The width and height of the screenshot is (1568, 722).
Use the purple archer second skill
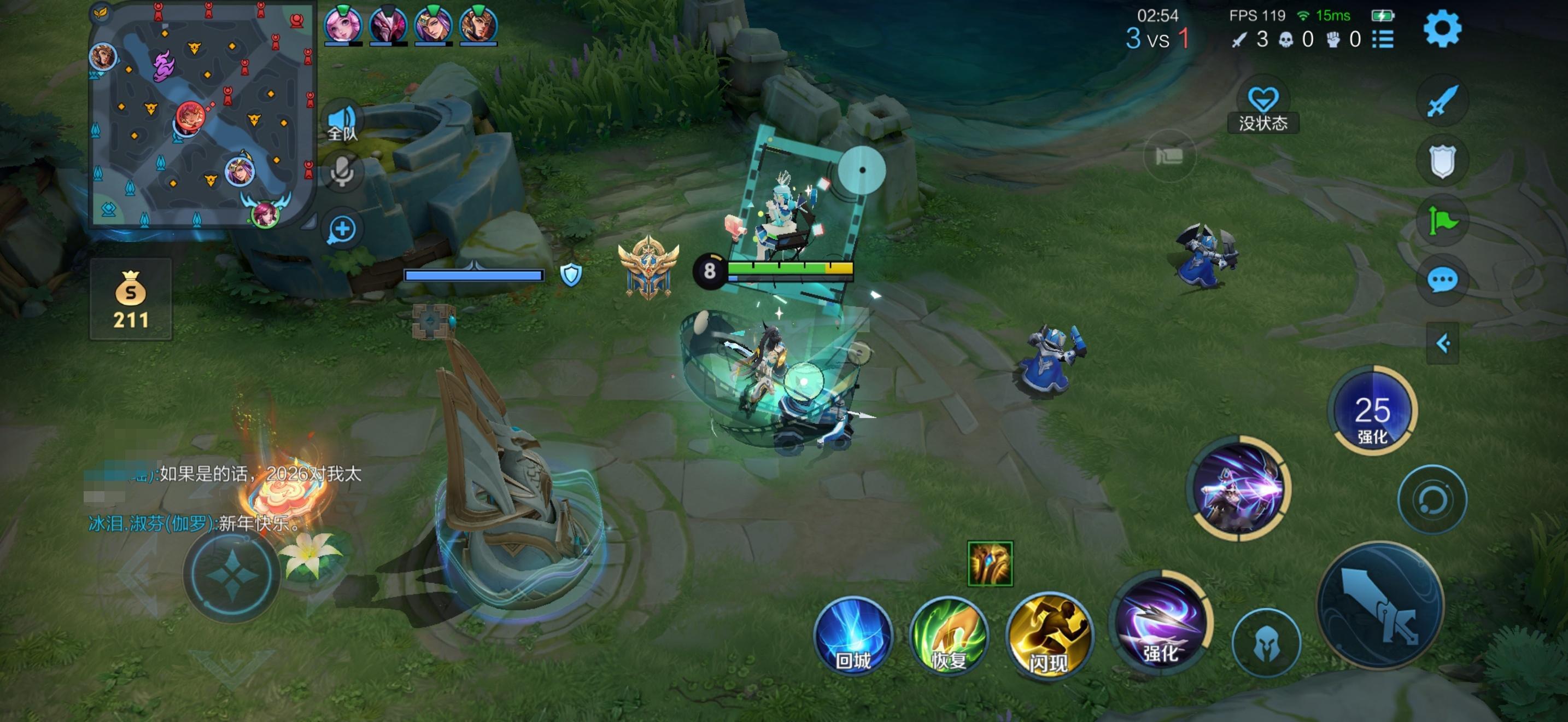pos(1239,488)
